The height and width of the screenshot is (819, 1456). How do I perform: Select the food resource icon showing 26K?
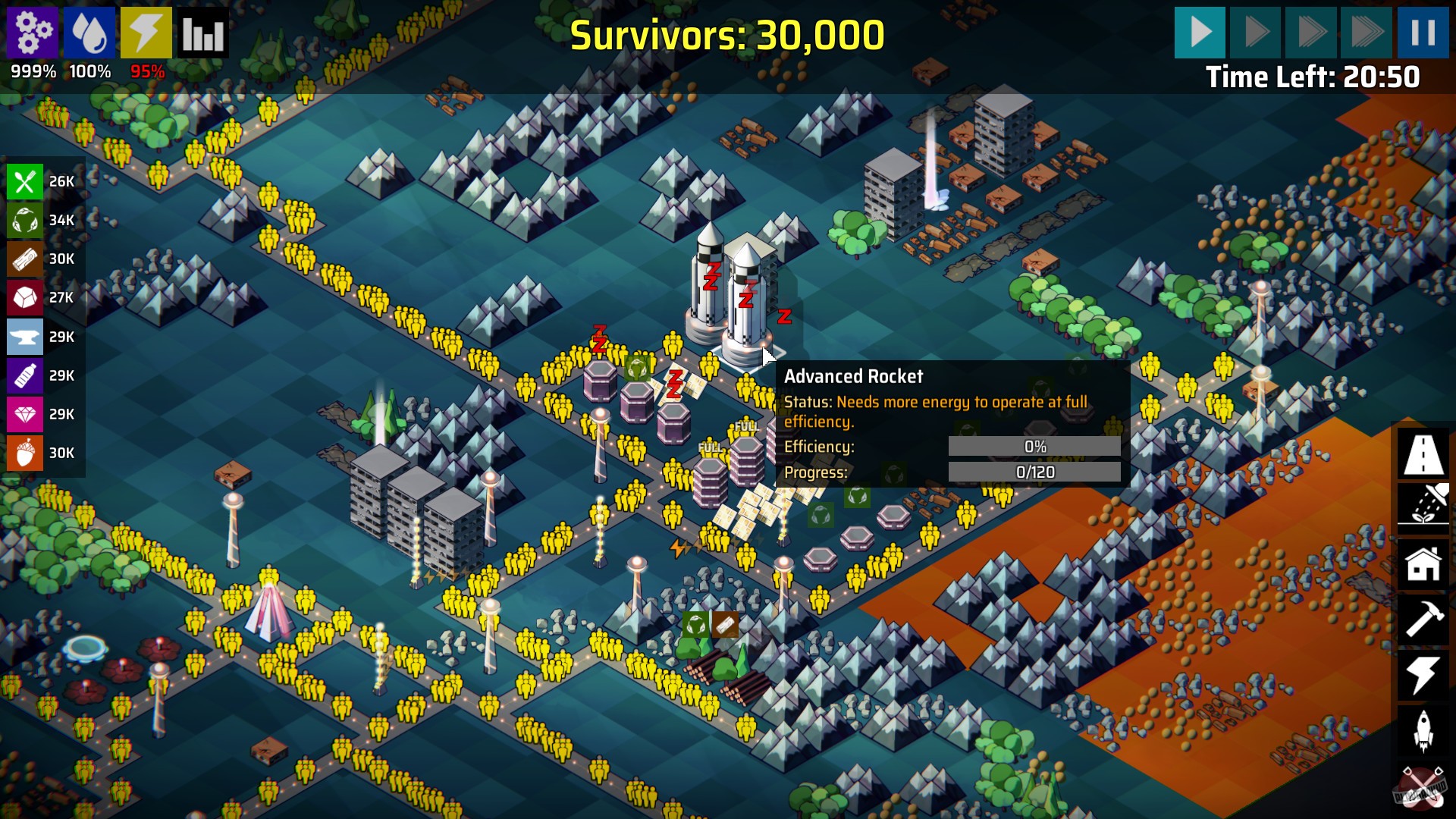[x=24, y=181]
